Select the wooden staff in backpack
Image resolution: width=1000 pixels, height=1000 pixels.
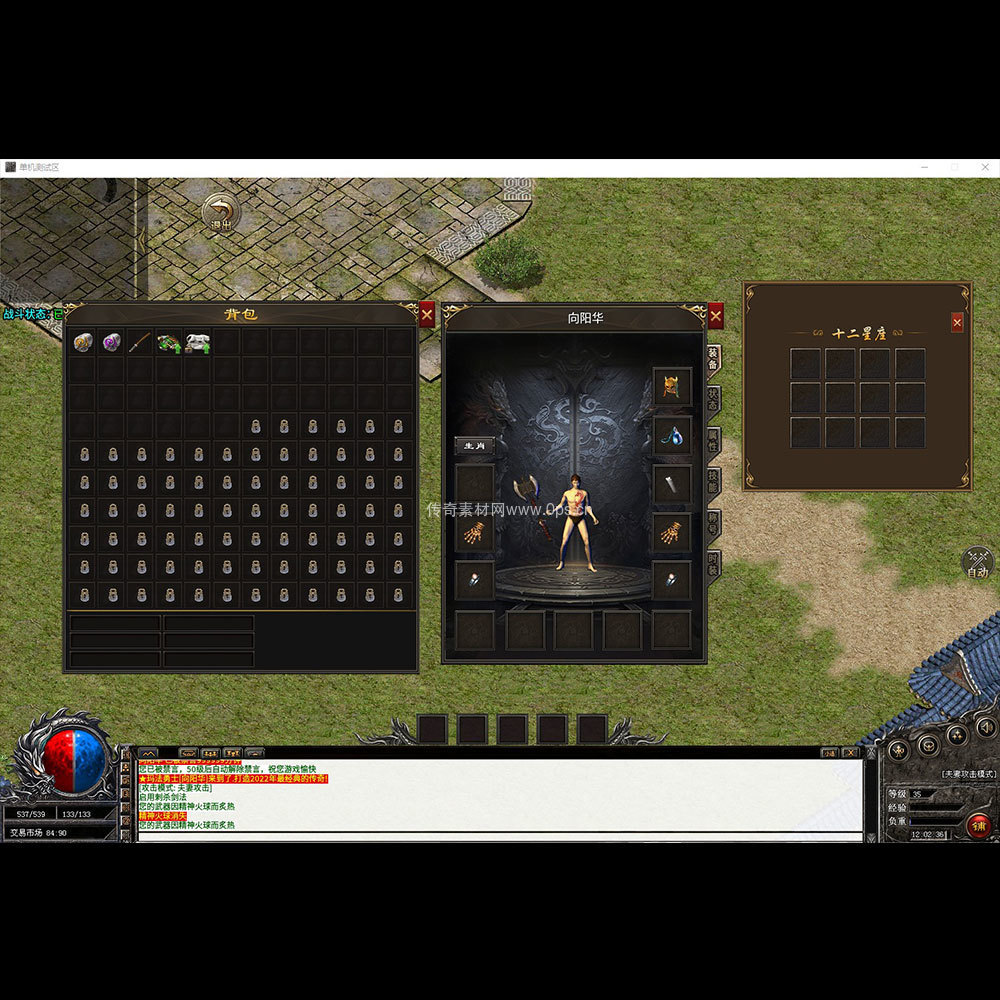point(140,343)
